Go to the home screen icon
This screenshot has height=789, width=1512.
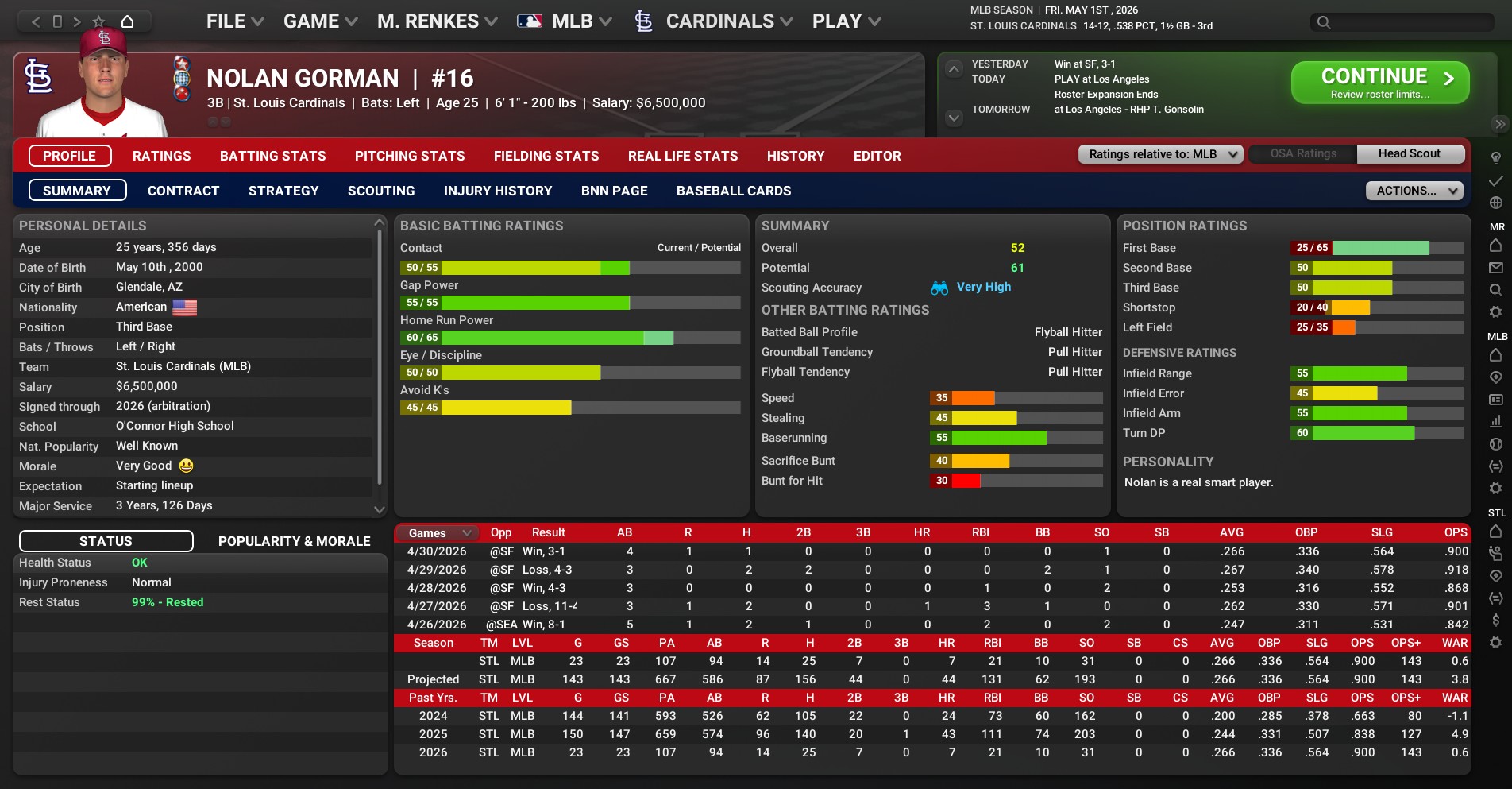tap(127, 21)
